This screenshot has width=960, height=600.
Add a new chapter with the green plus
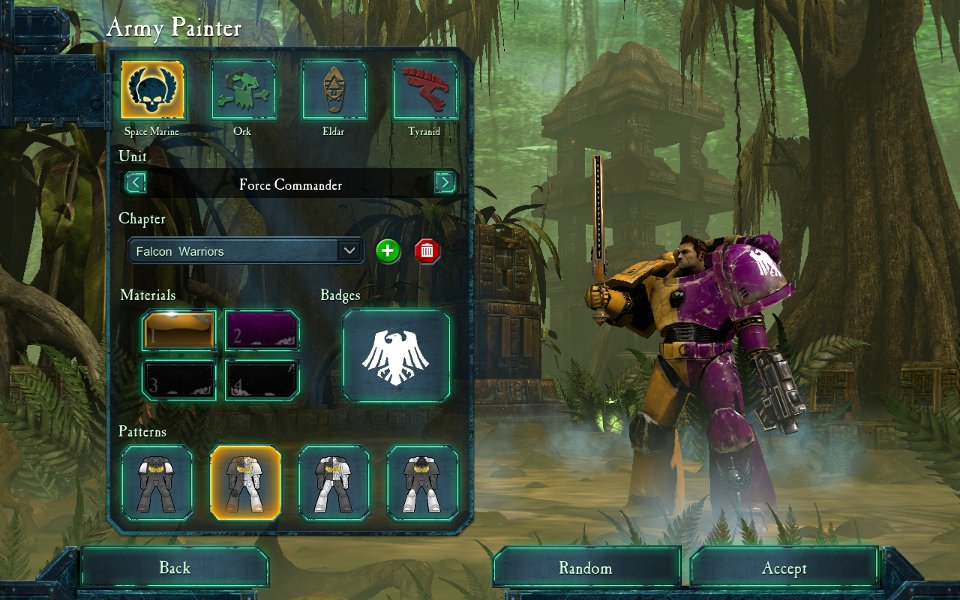click(388, 251)
